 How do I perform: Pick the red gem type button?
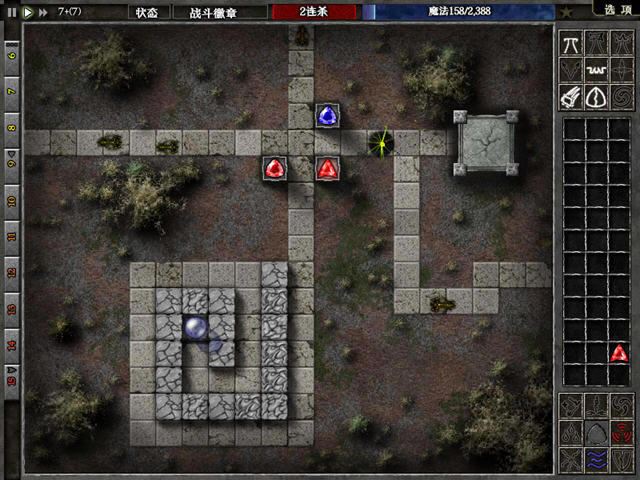click(621, 433)
